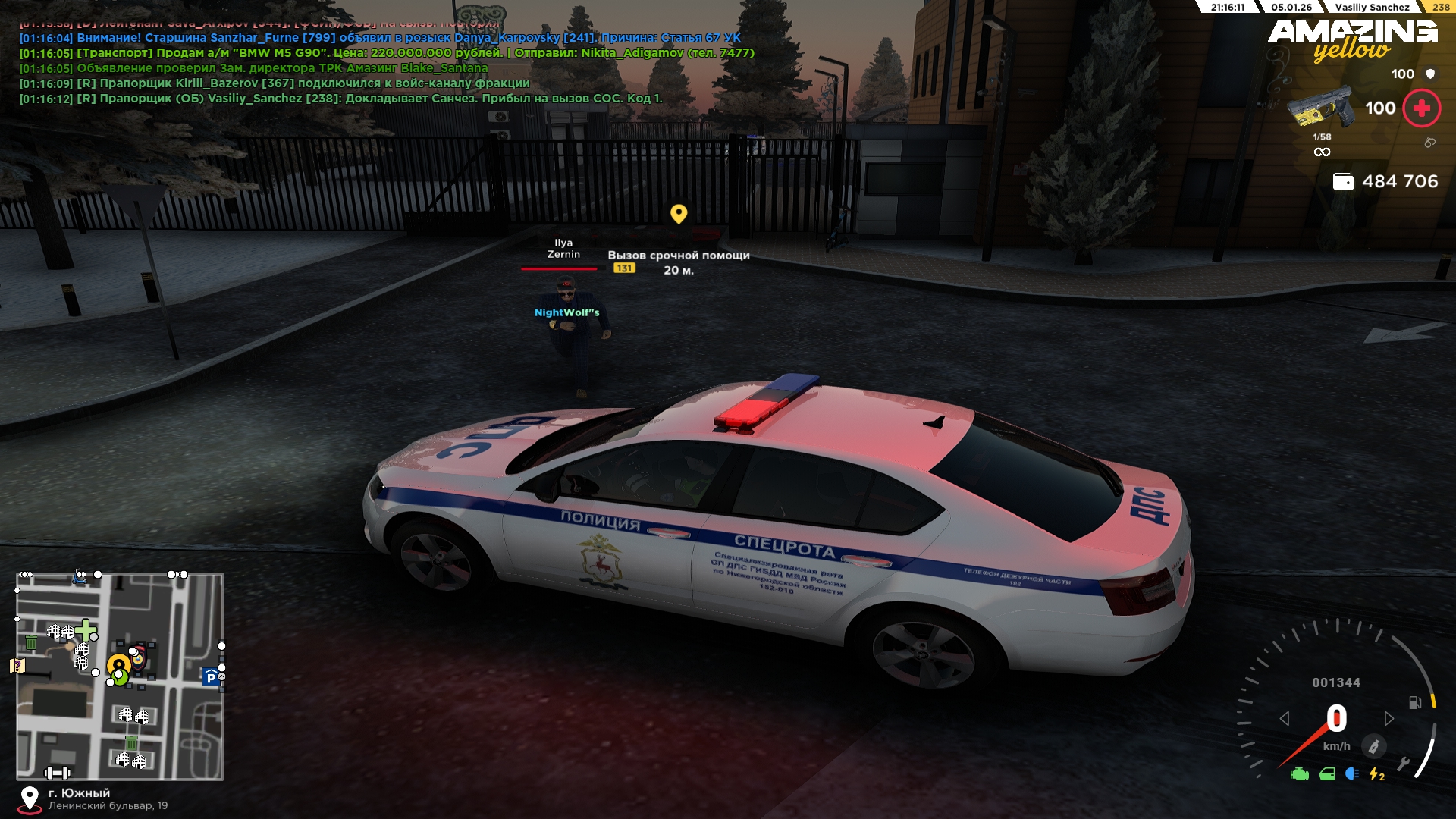
Task: Click the green medical cross on minimap
Action: pos(86,629)
